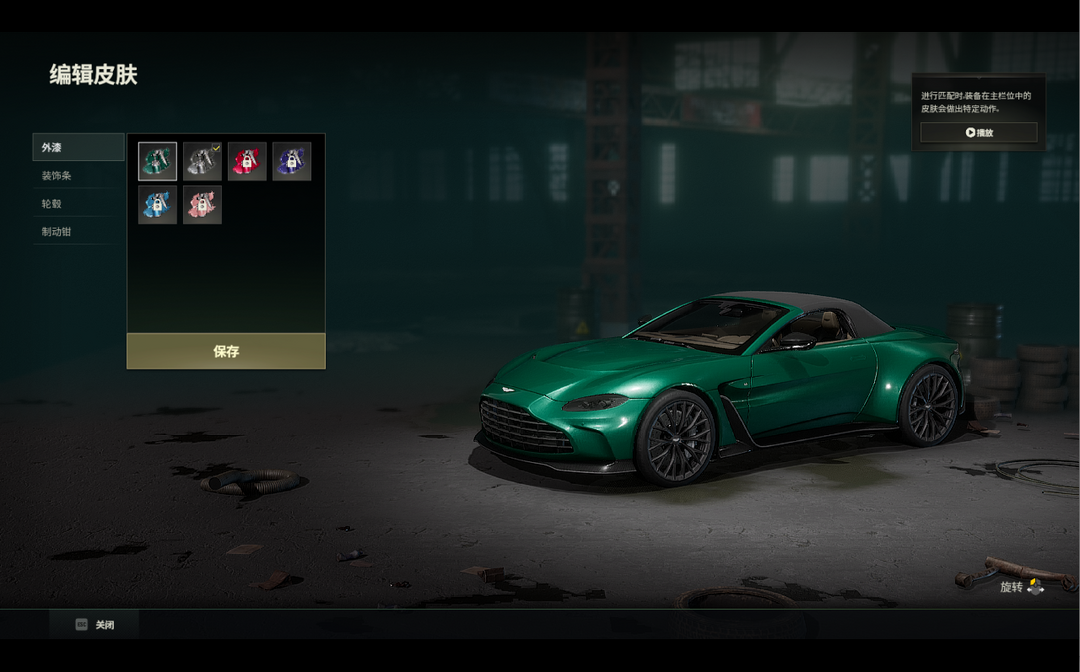Close the skin editor with 关闭
This screenshot has width=1080, height=672.
click(96, 625)
